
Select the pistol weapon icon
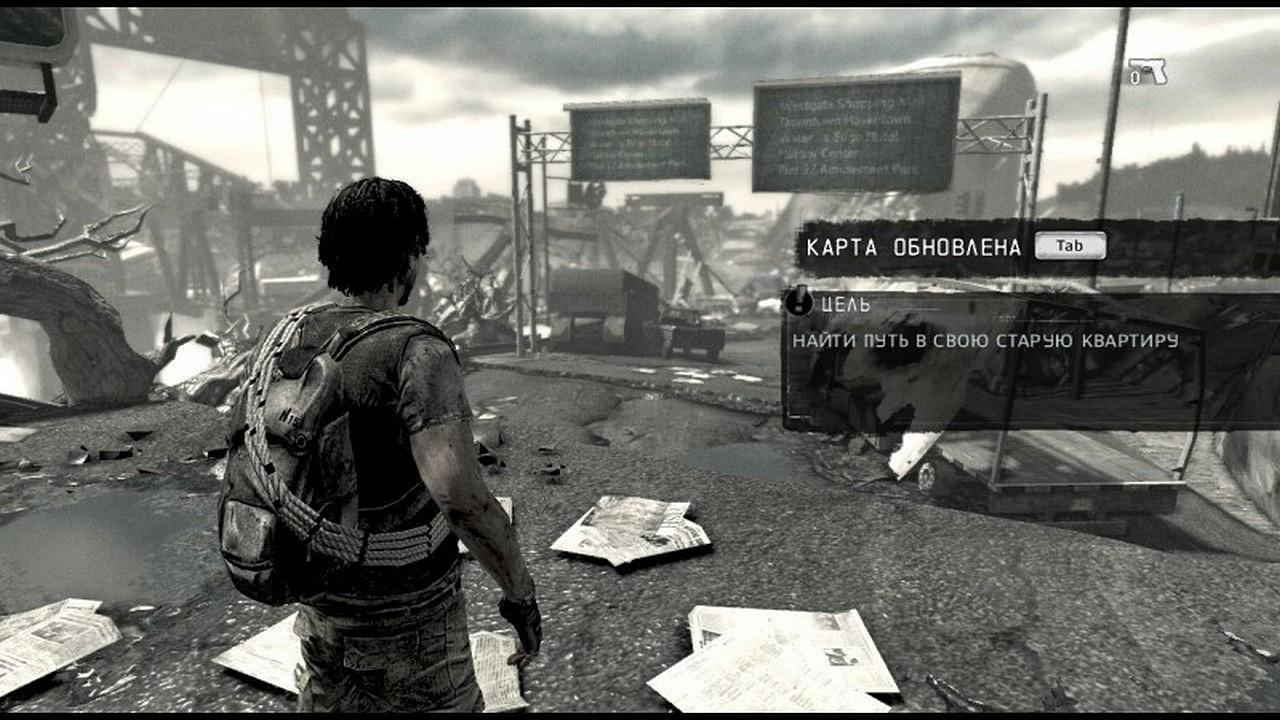[x=1150, y=71]
